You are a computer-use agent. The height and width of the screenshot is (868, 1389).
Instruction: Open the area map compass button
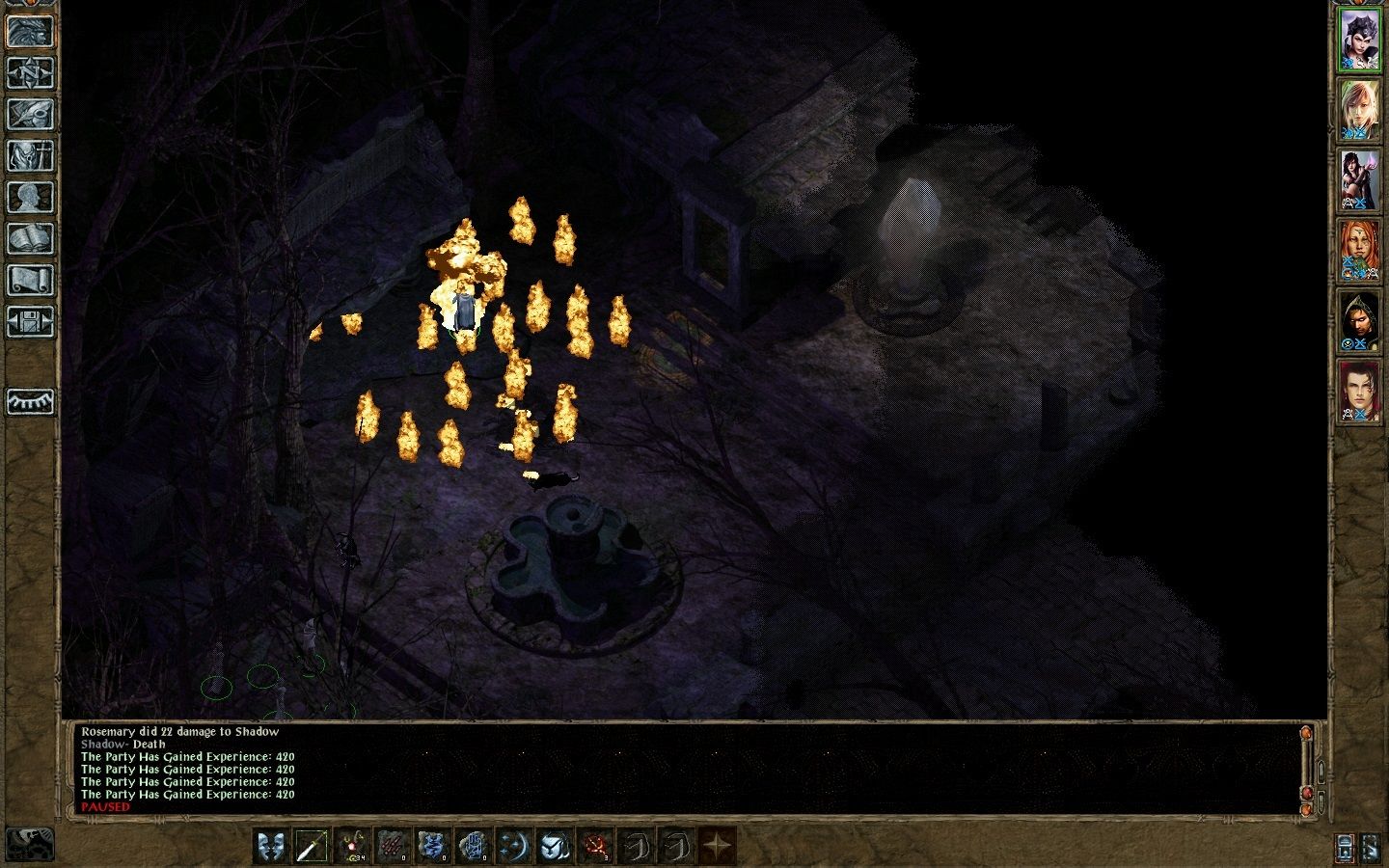[x=30, y=71]
